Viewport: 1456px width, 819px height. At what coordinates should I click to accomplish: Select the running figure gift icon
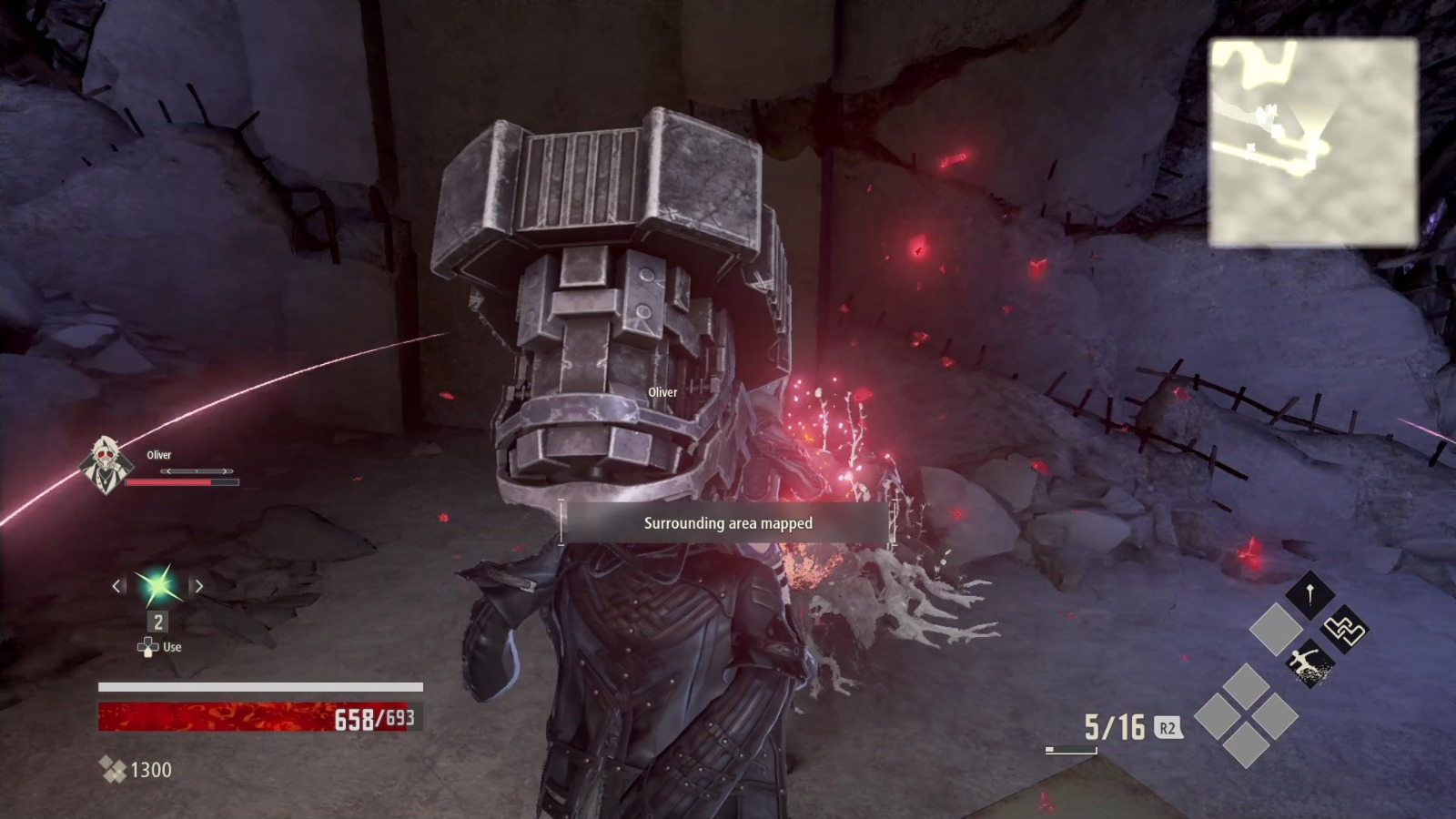[x=1308, y=662]
